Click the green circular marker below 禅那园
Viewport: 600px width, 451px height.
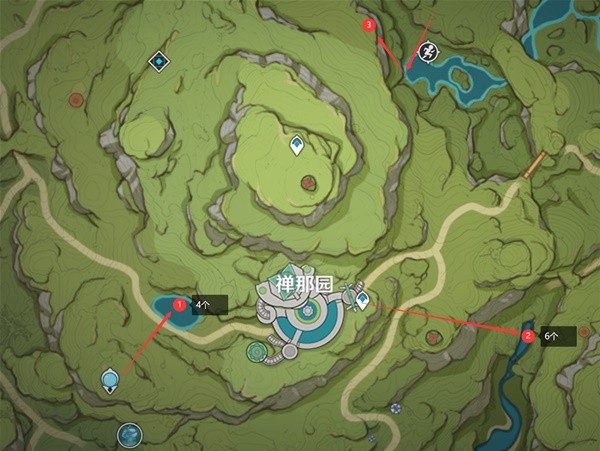click(x=256, y=351)
